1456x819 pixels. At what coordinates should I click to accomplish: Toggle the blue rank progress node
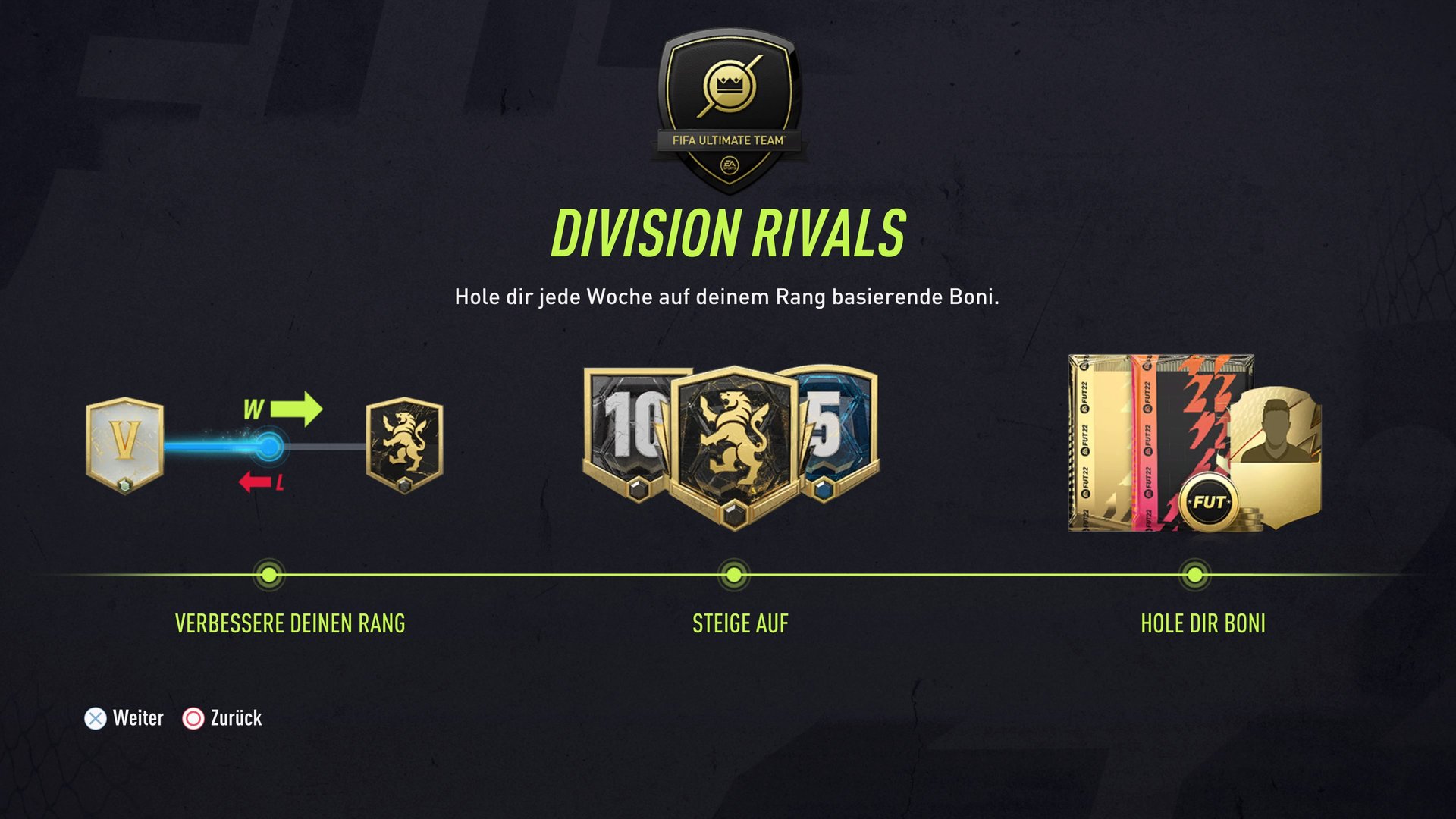click(271, 446)
